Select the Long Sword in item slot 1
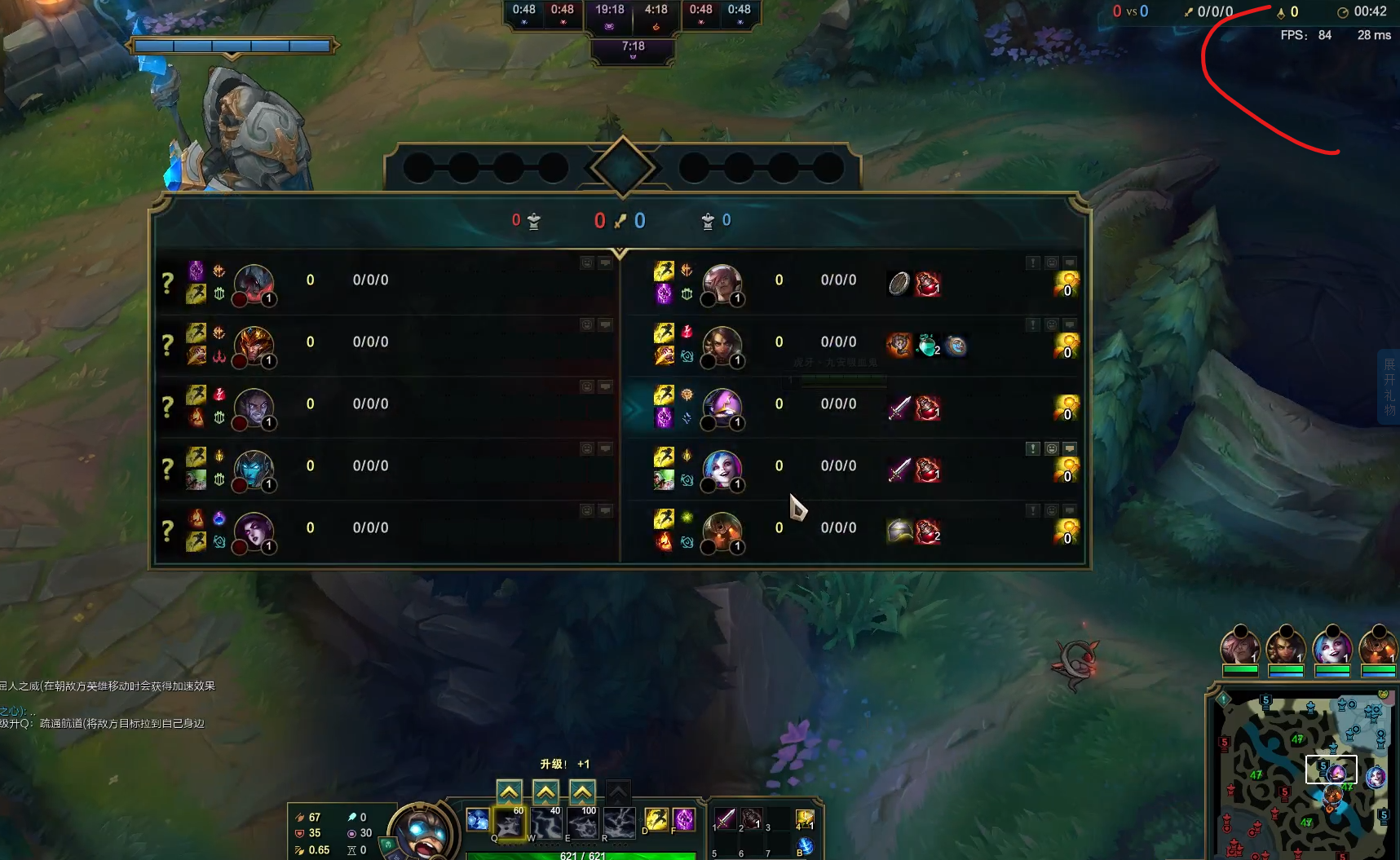 coord(724,818)
